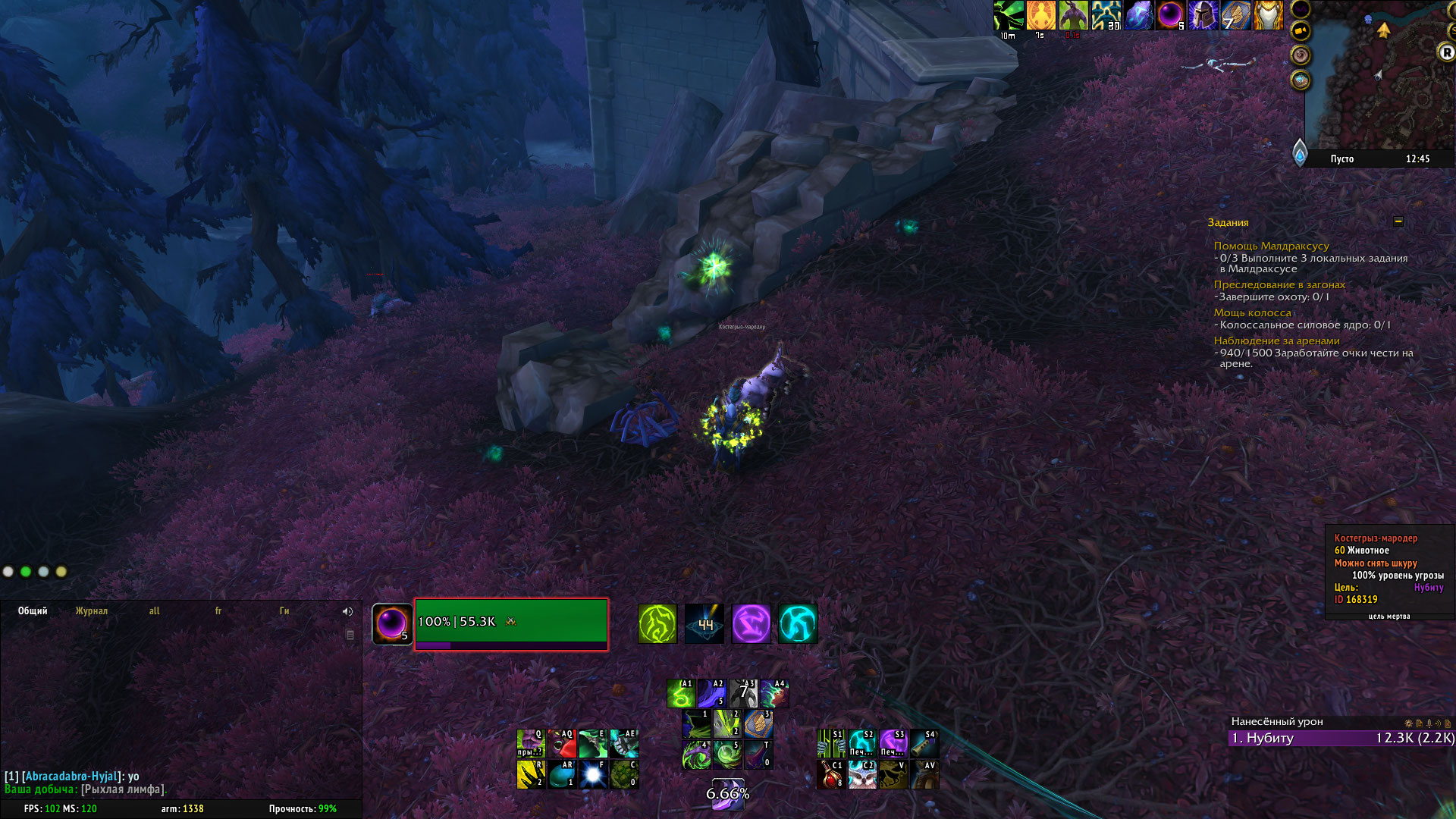The height and width of the screenshot is (819, 1456).
Task: Use the white owl ability
Action: [862, 775]
